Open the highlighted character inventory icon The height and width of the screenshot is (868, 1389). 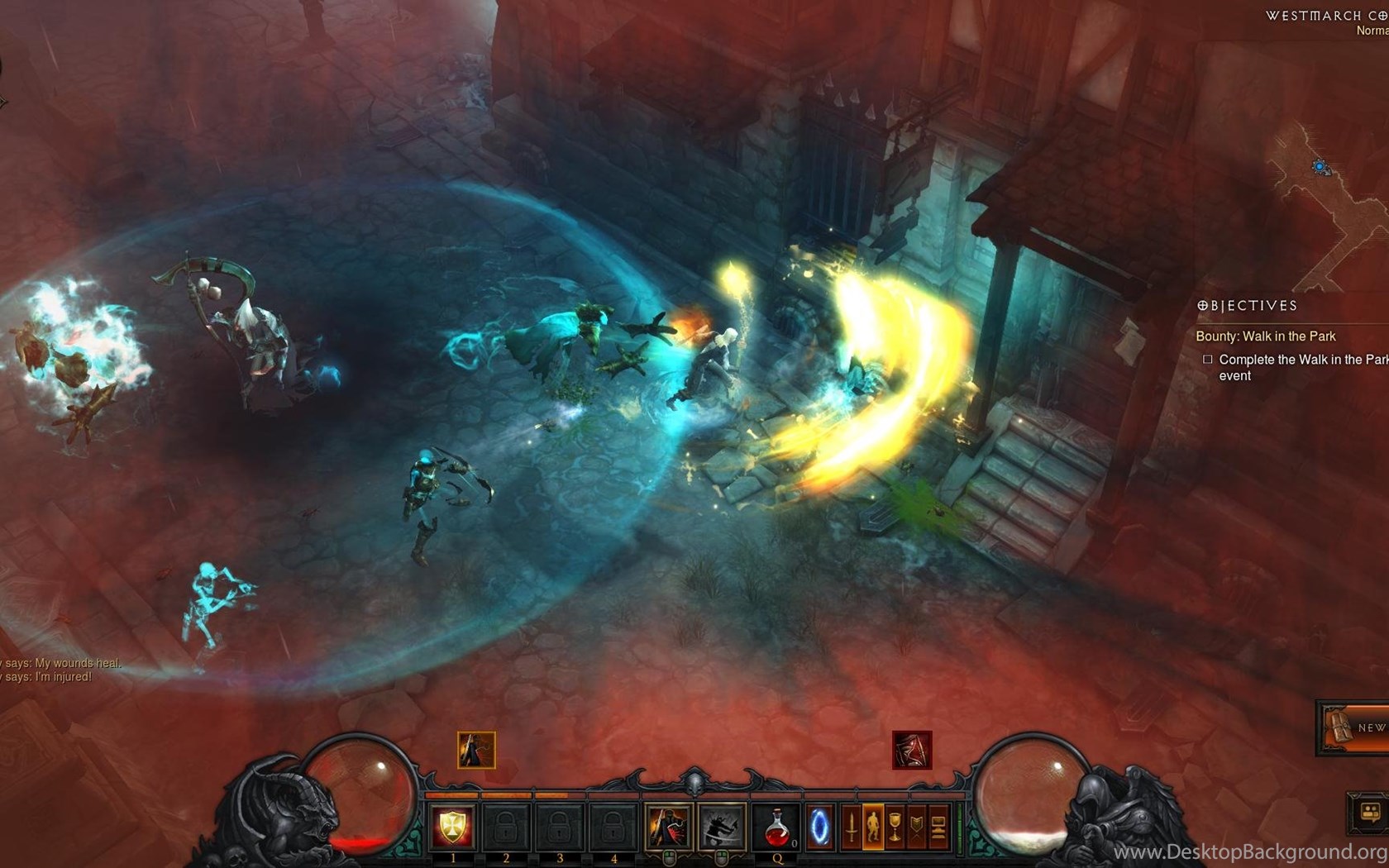tap(873, 827)
